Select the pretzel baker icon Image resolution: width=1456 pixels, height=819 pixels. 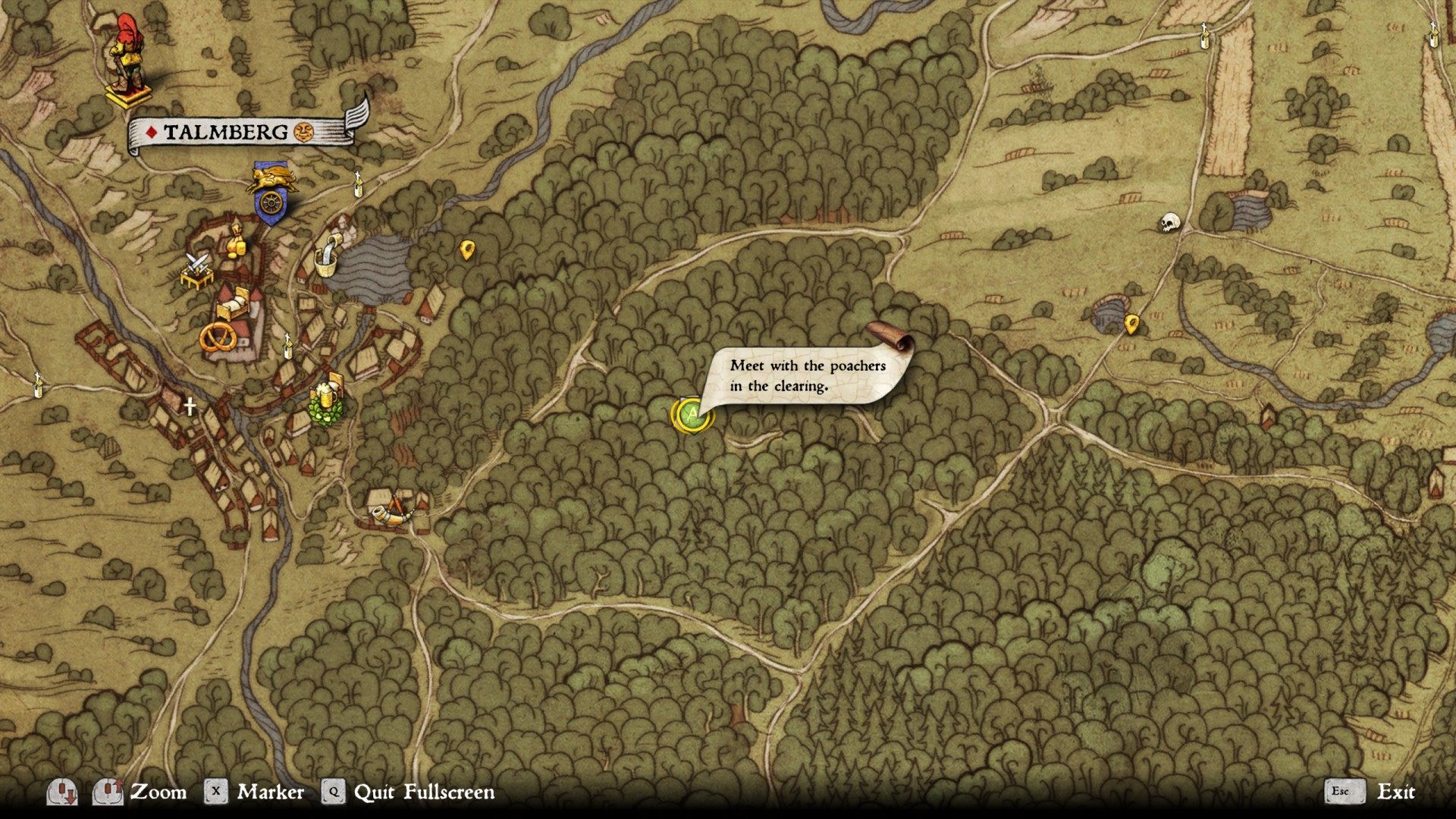pyautogui.click(x=218, y=337)
